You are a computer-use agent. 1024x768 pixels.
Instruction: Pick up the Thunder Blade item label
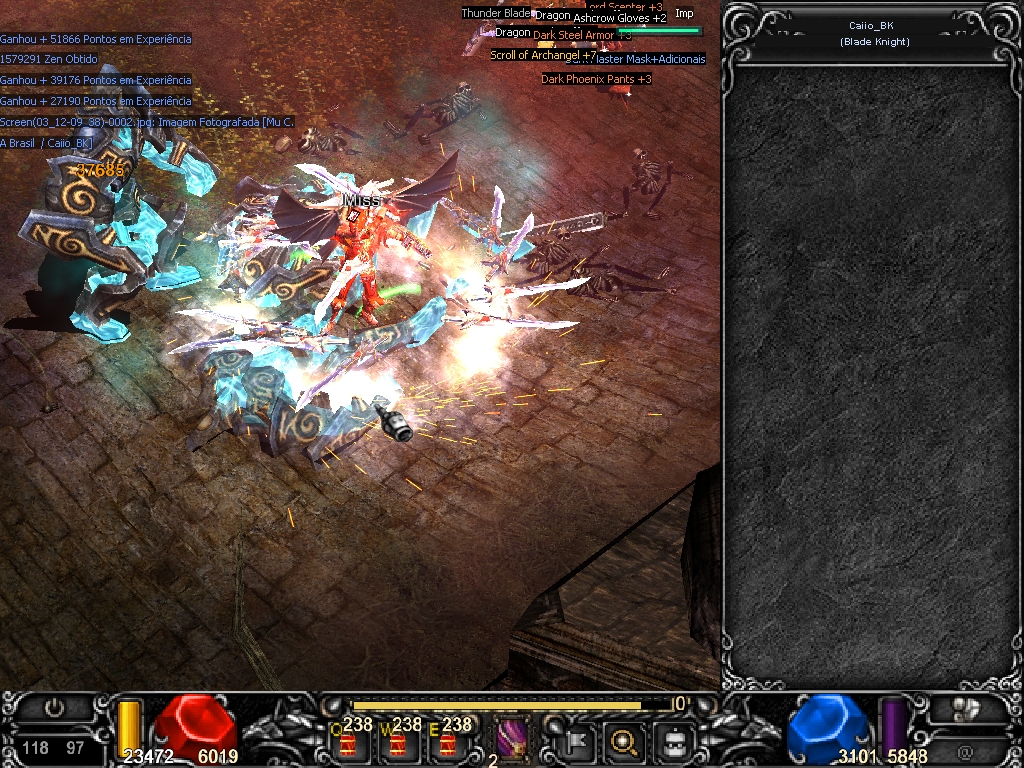tap(495, 13)
